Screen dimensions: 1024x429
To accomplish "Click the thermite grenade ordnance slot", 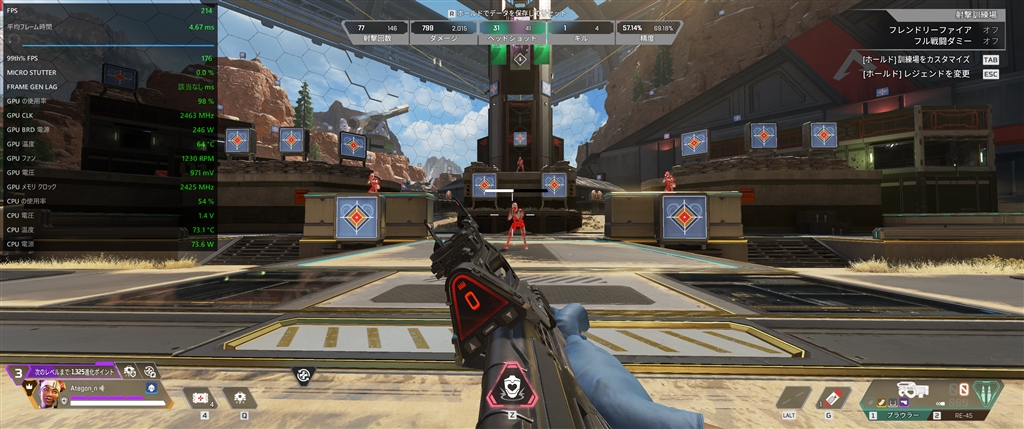I will pos(833,397).
